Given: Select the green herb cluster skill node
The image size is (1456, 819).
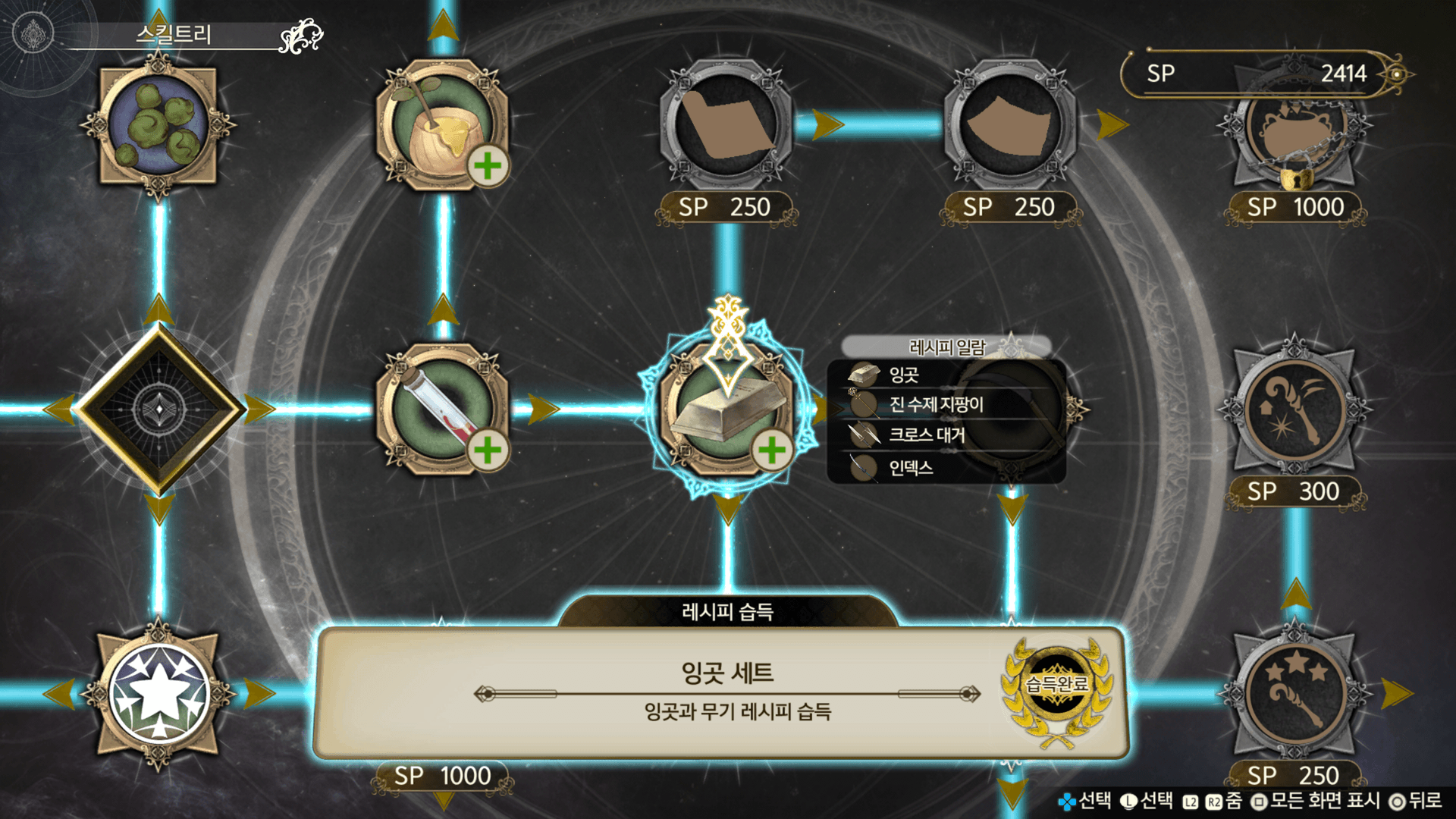Looking at the screenshot, I should pyautogui.click(x=158, y=125).
